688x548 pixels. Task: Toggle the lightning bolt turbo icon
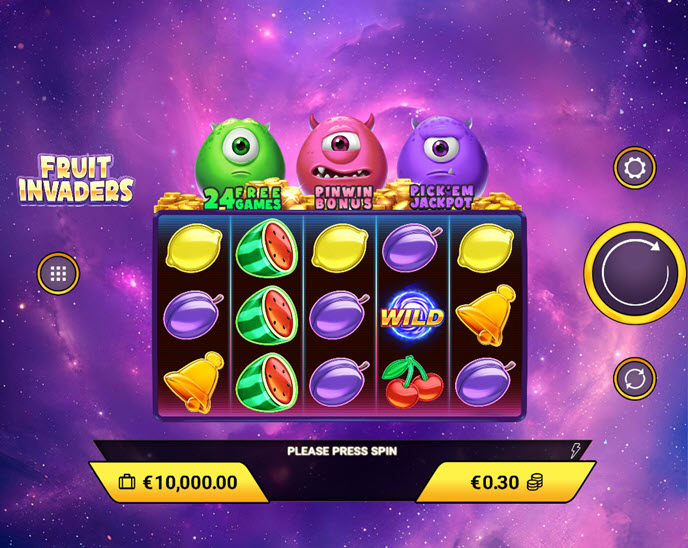click(575, 451)
